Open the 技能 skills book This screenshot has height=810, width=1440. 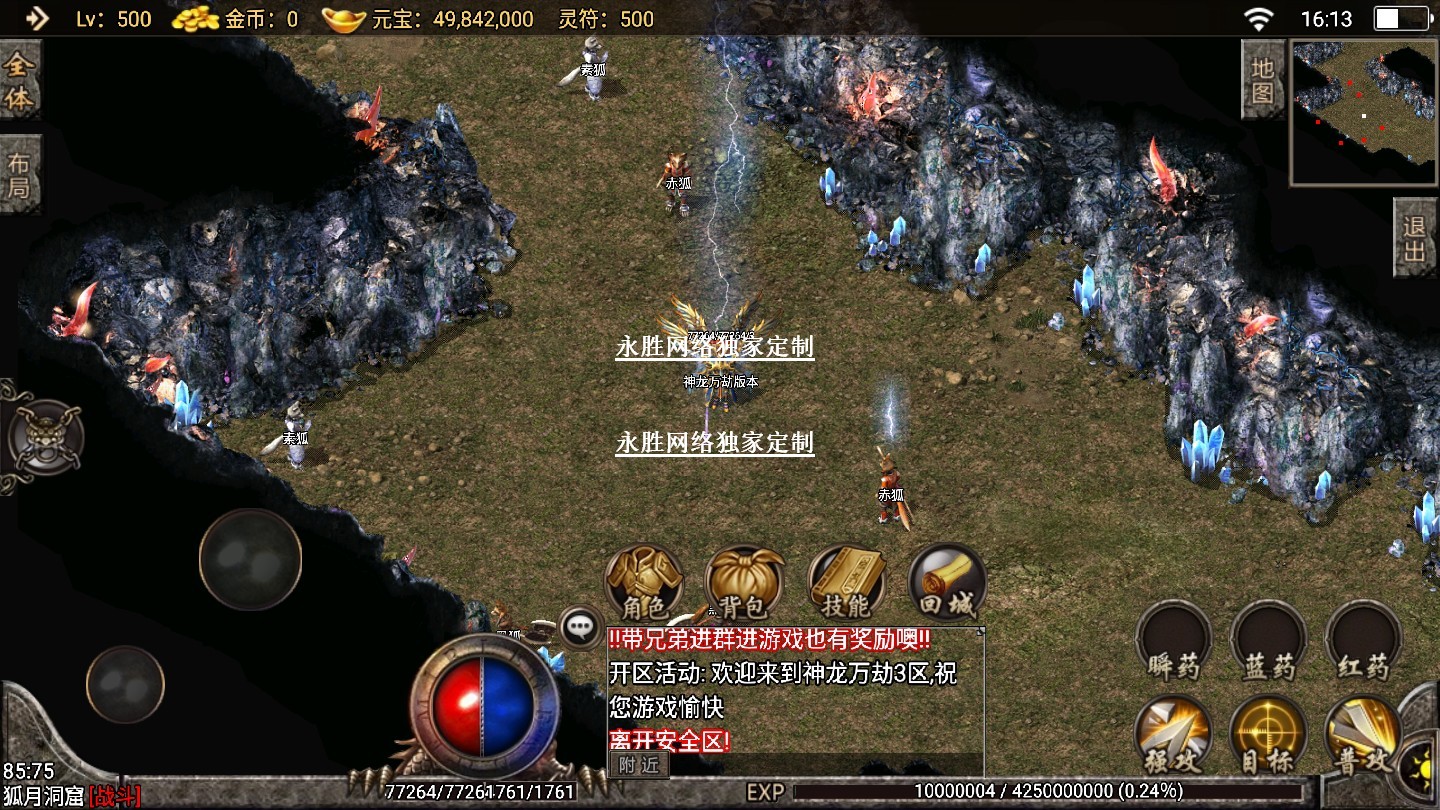pyautogui.click(x=846, y=582)
